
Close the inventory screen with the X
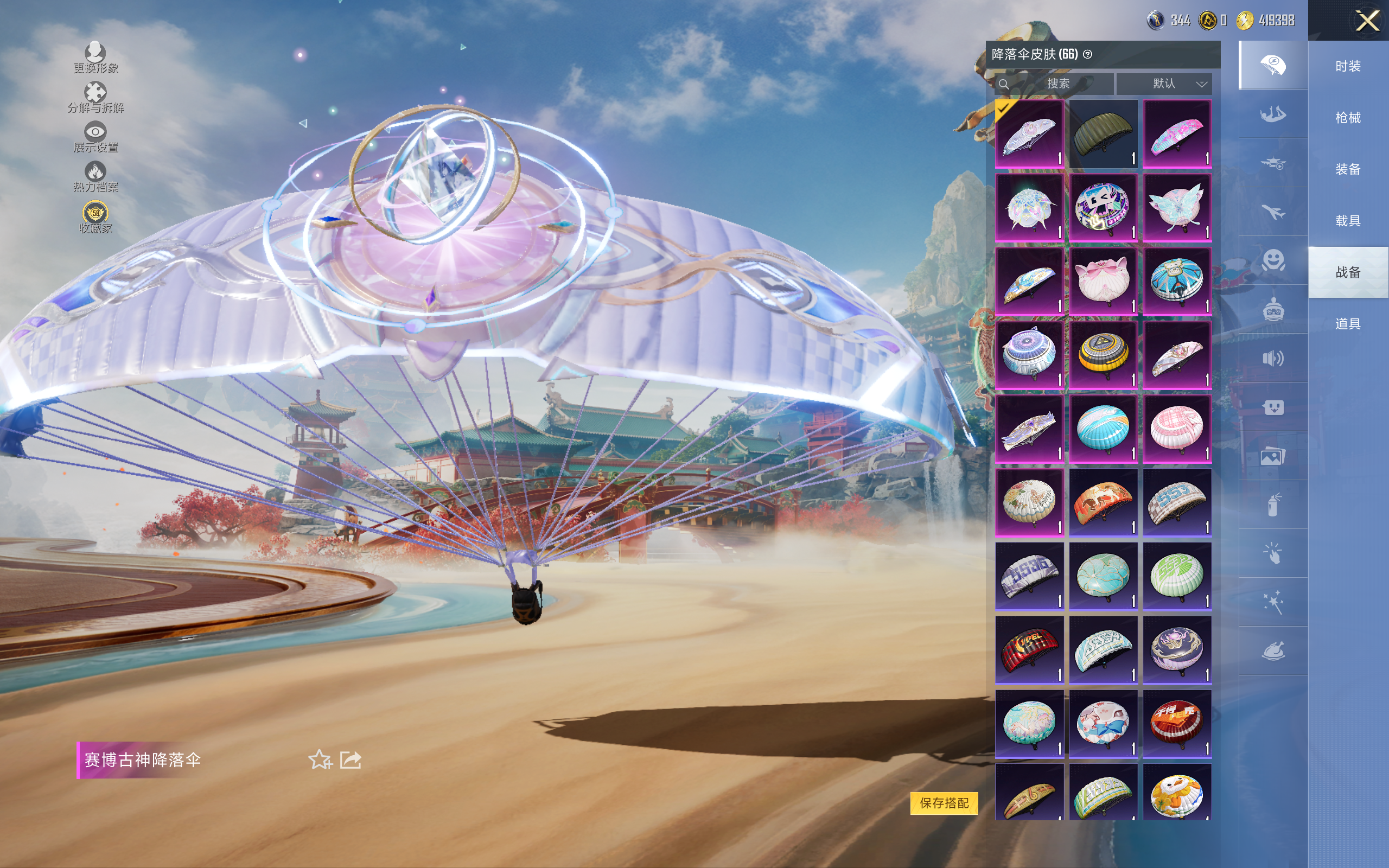coord(1367,21)
